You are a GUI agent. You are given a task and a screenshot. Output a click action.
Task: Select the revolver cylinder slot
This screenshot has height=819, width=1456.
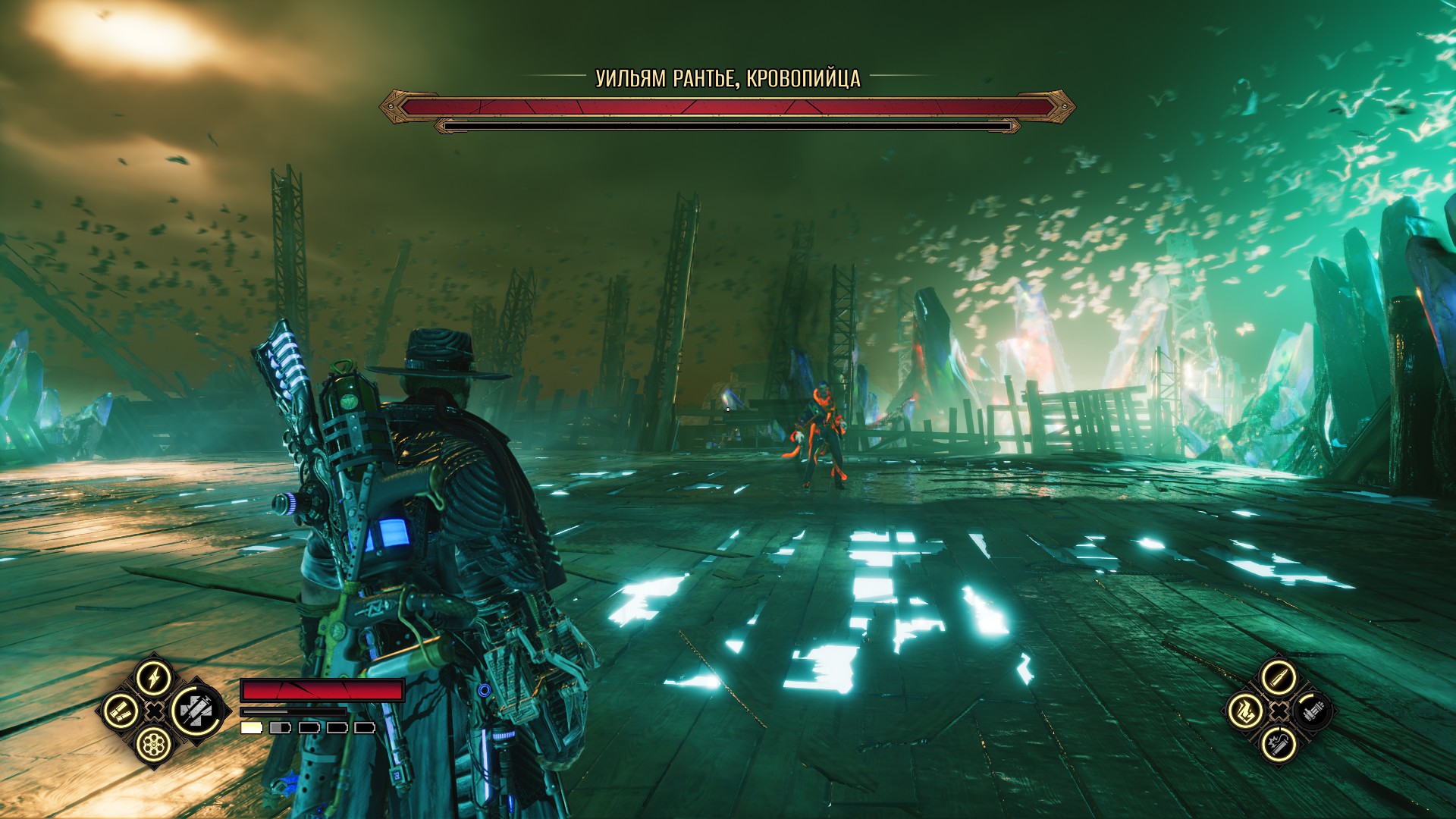154,744
